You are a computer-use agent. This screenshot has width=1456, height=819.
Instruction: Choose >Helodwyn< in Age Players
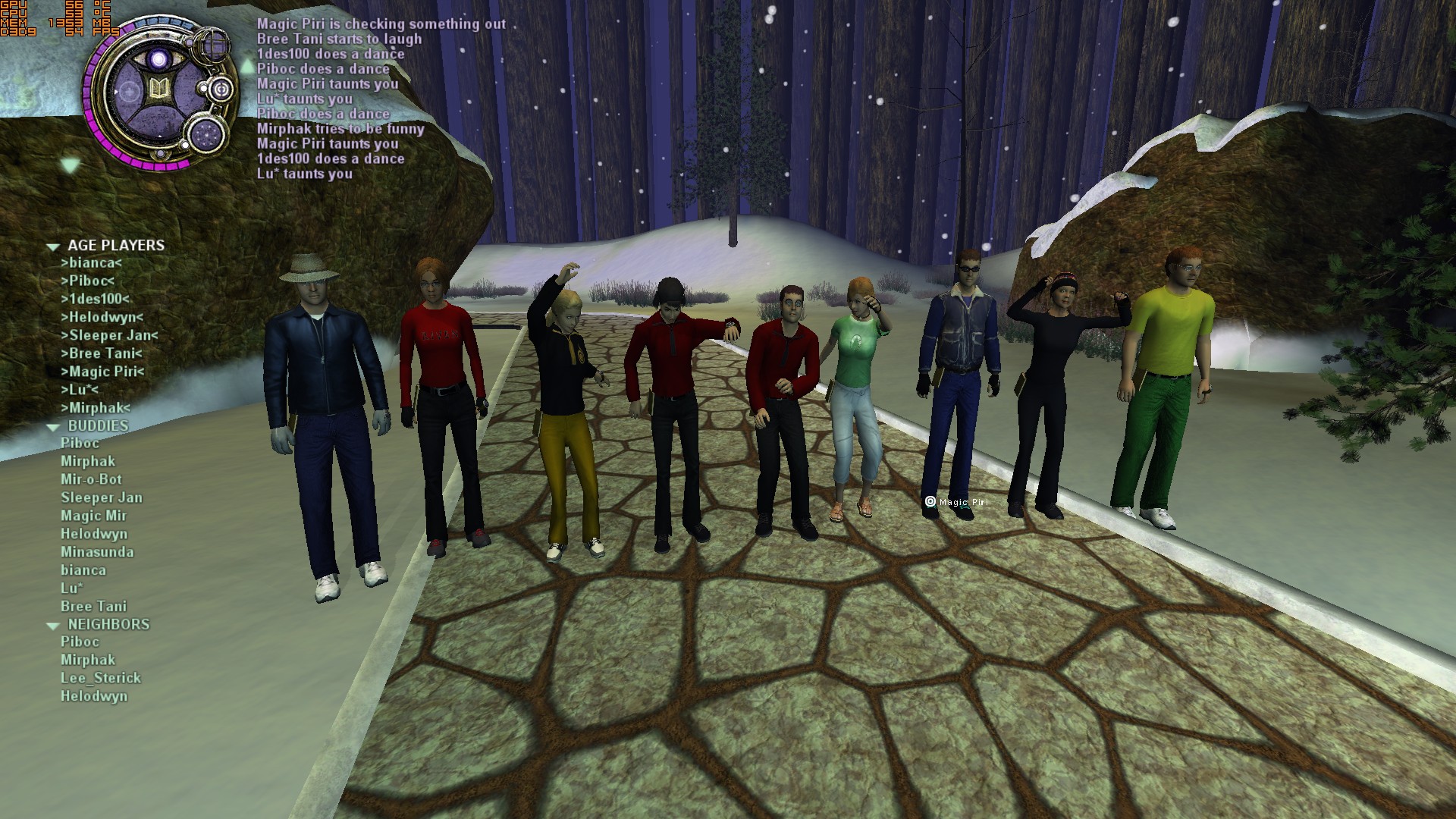[x=102, y=317]
